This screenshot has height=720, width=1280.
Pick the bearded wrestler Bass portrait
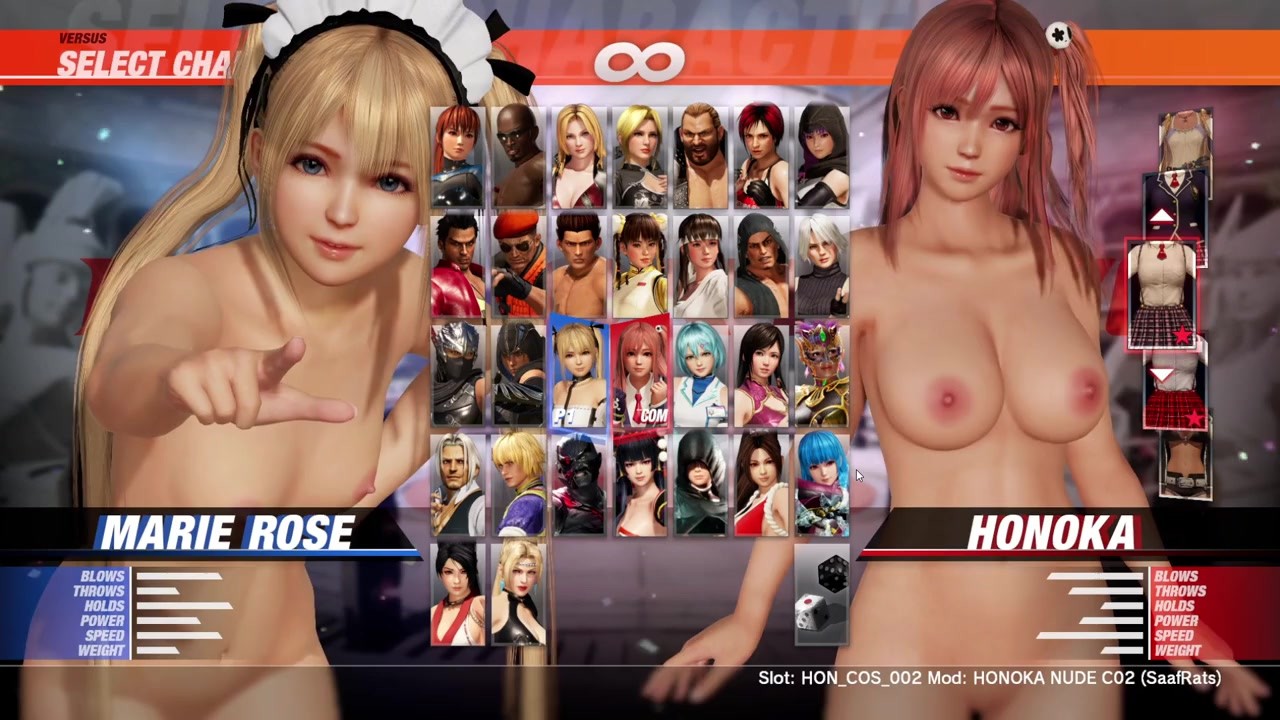click(x=700, y=156)
